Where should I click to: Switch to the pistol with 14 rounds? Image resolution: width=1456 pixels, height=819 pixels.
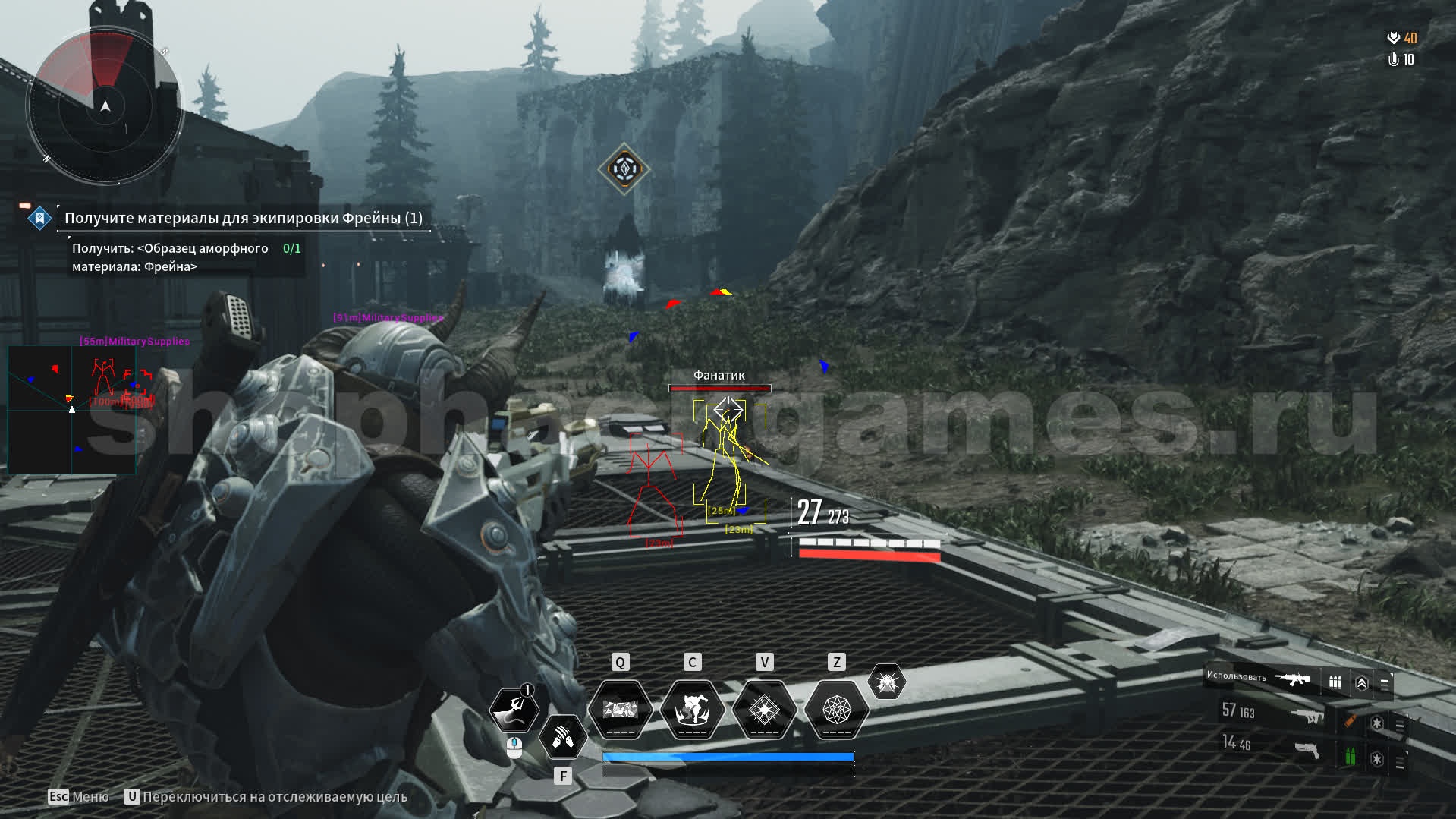(x=1272, y=745)
